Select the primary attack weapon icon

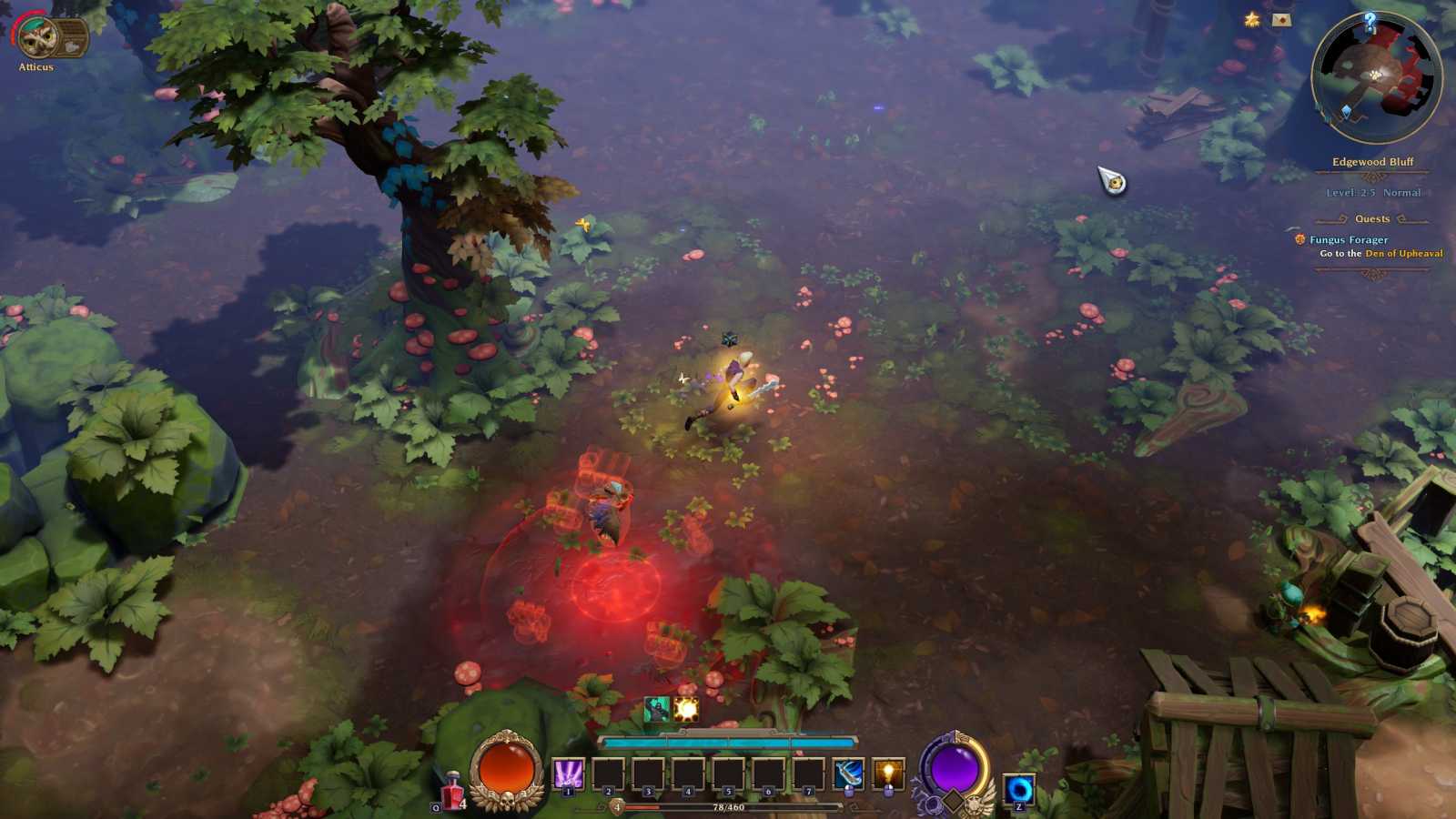tap(848, 772)
